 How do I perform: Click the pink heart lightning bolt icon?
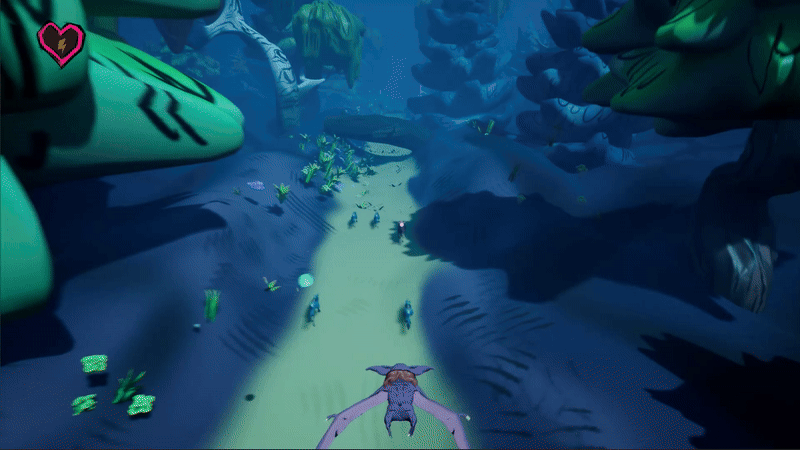(61, 44)
